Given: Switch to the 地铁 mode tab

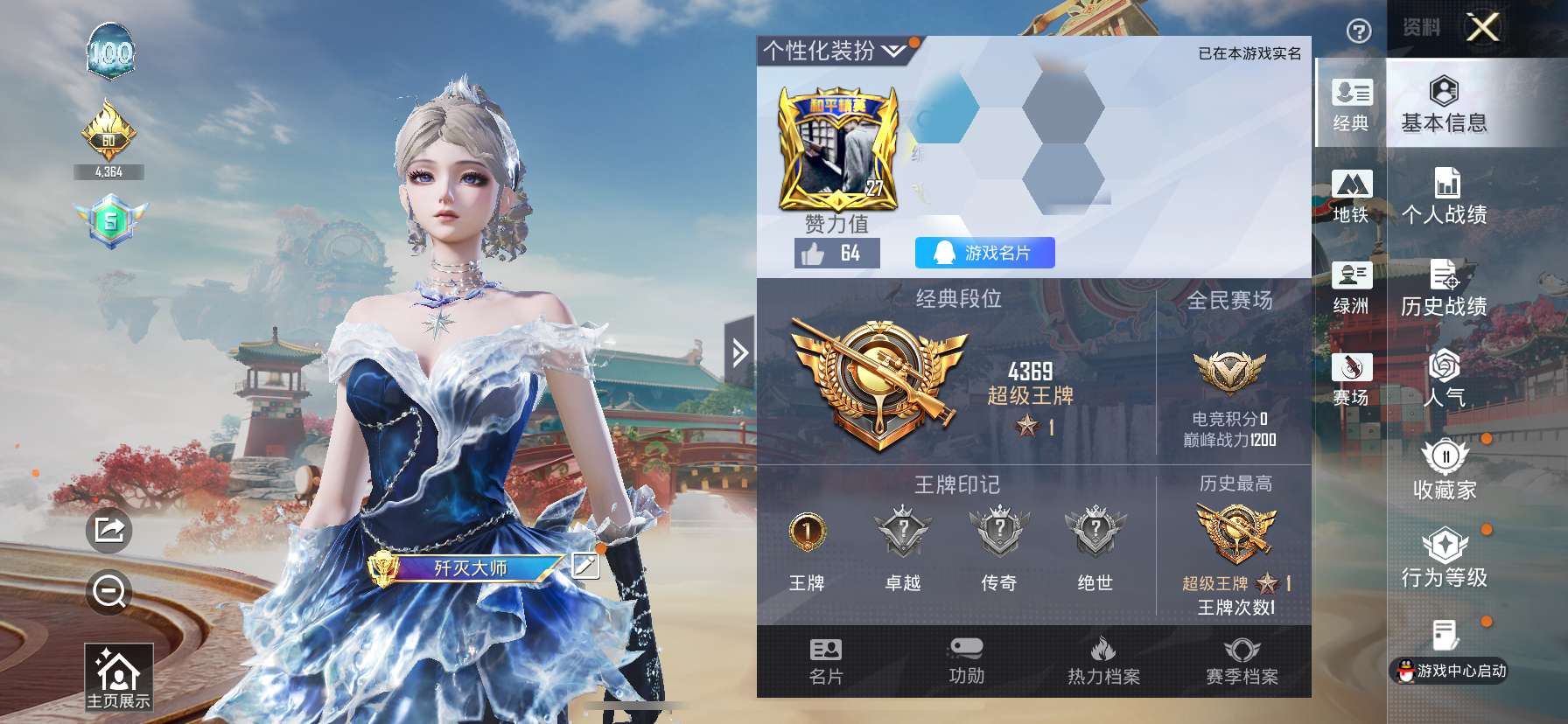Looking at the screenshot, I should (x=1352, y=197).
